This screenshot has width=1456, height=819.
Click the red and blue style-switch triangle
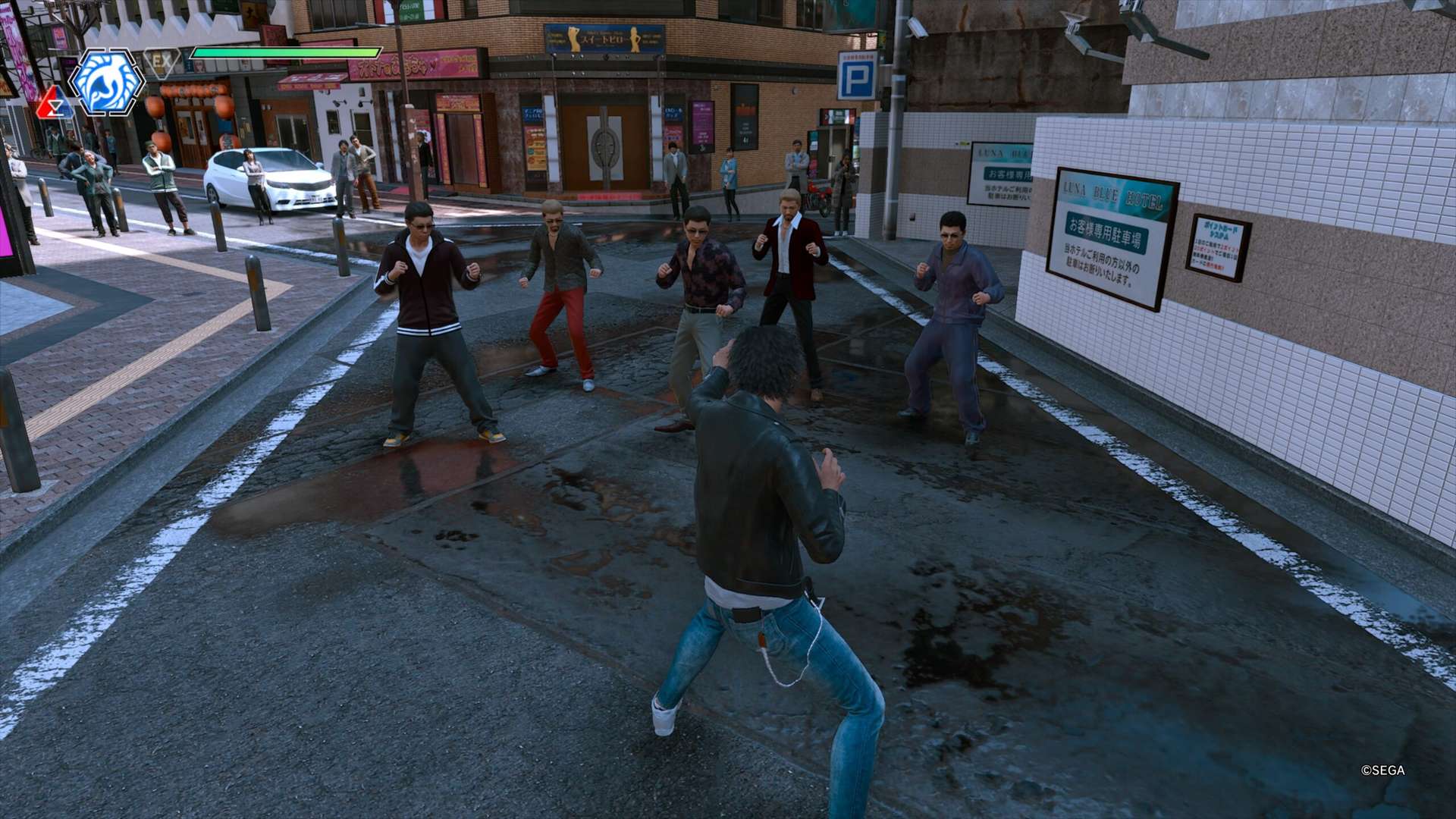54,104
